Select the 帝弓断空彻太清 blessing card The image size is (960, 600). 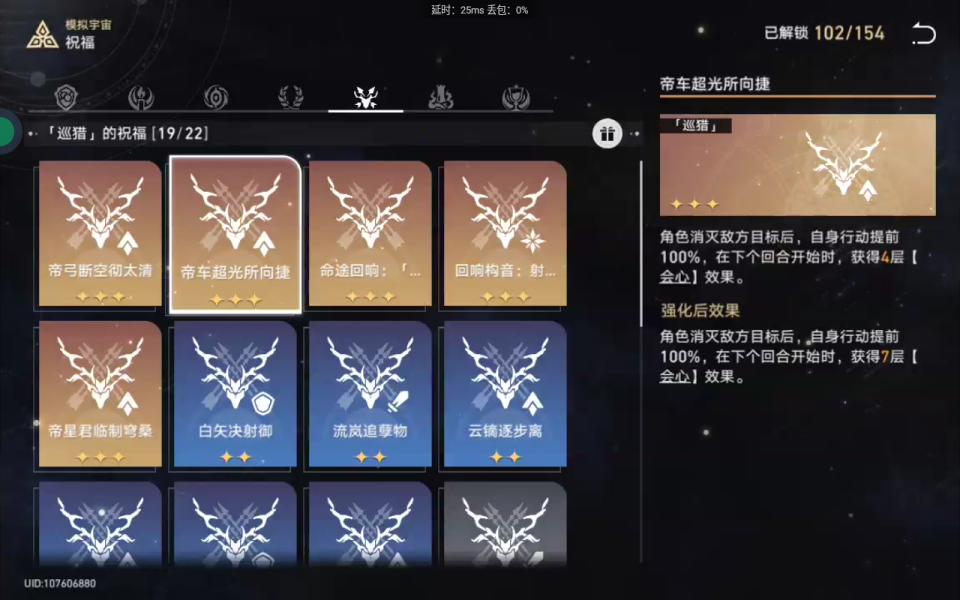[100, 234]
